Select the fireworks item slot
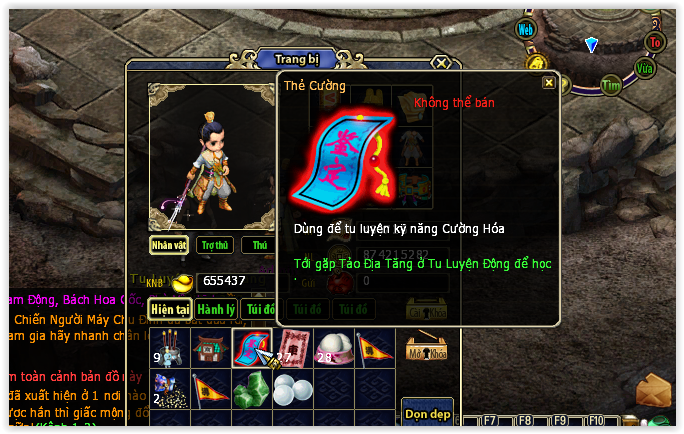The width and height of the screenshot is (684, 434). tap(168, 388)
